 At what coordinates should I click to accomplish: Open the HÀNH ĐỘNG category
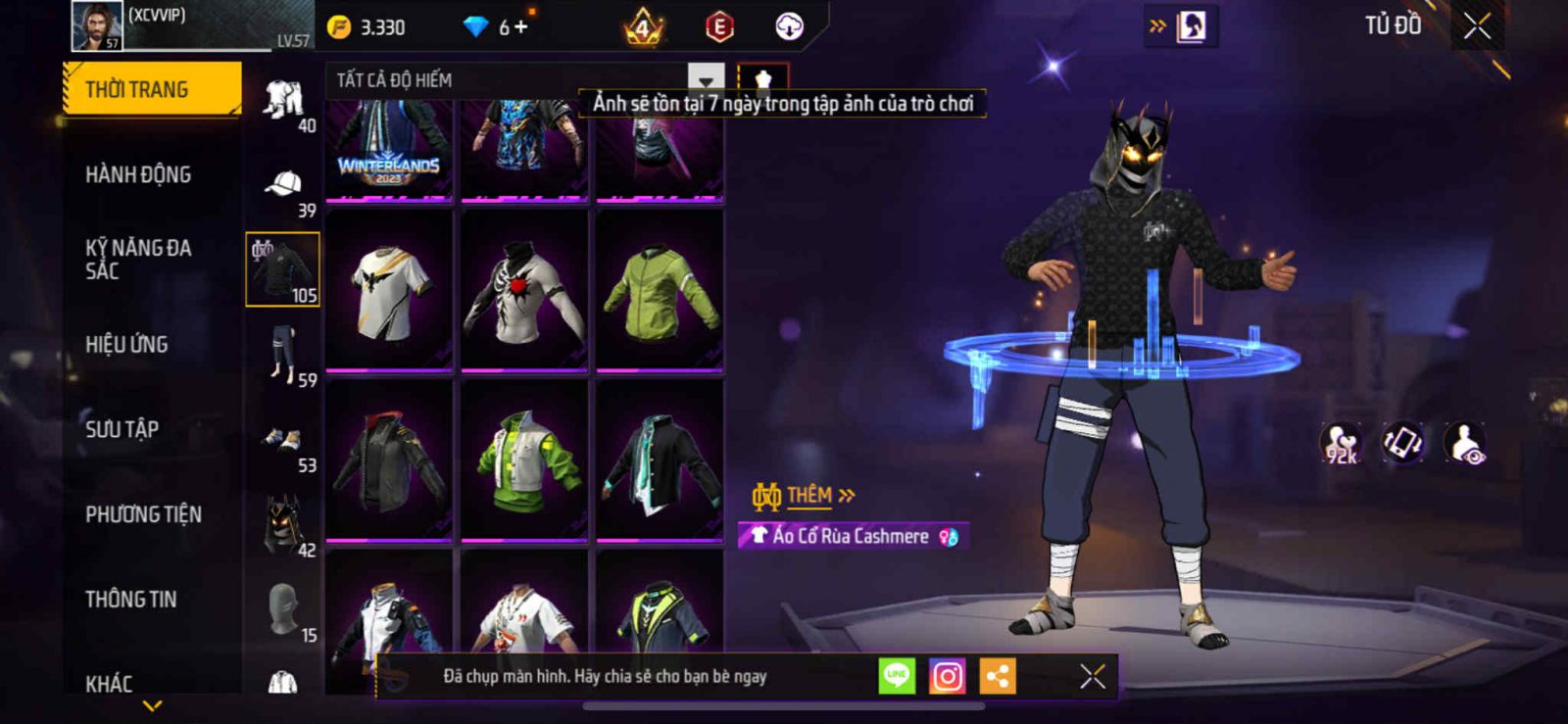pos(138,174)
